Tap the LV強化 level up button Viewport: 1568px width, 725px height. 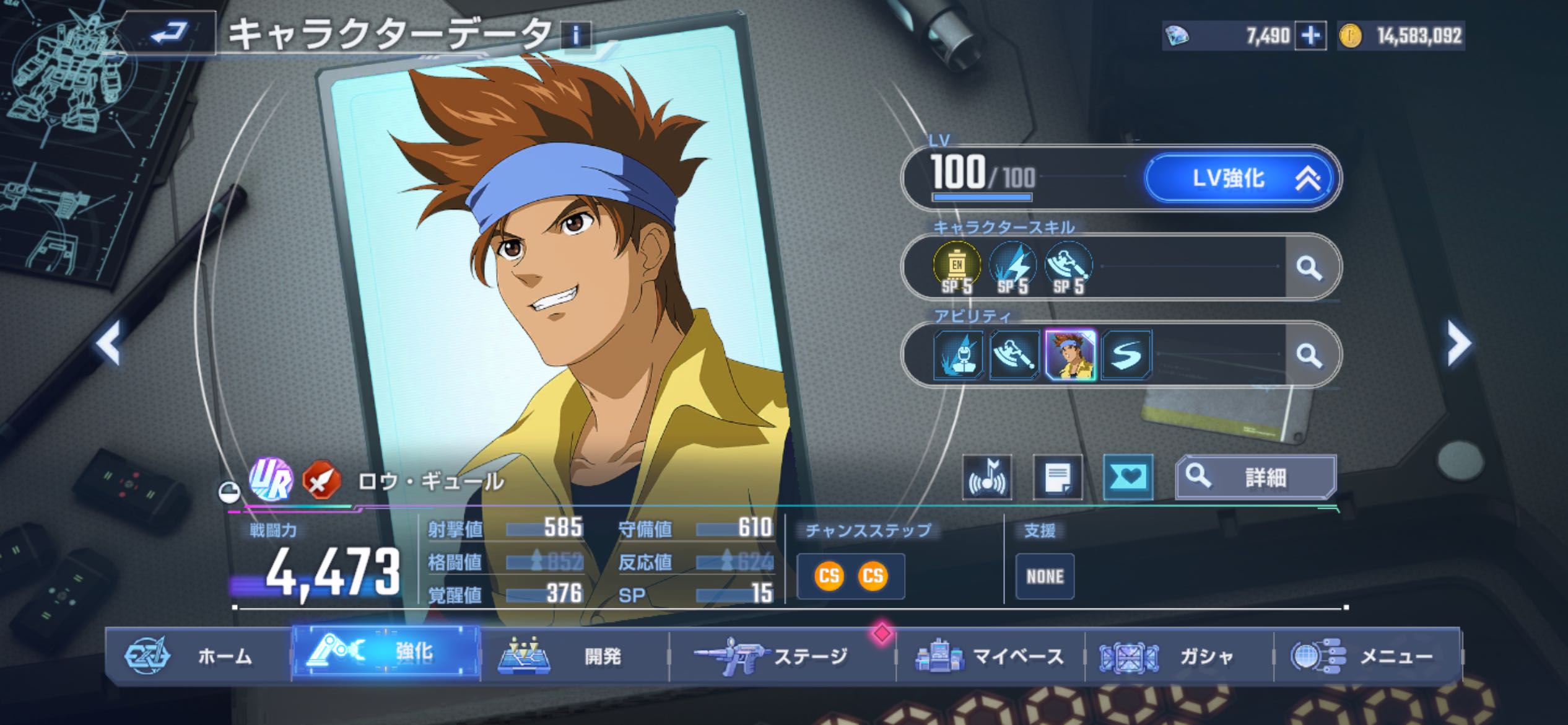pyautogui.click(x=1240, y=178)
